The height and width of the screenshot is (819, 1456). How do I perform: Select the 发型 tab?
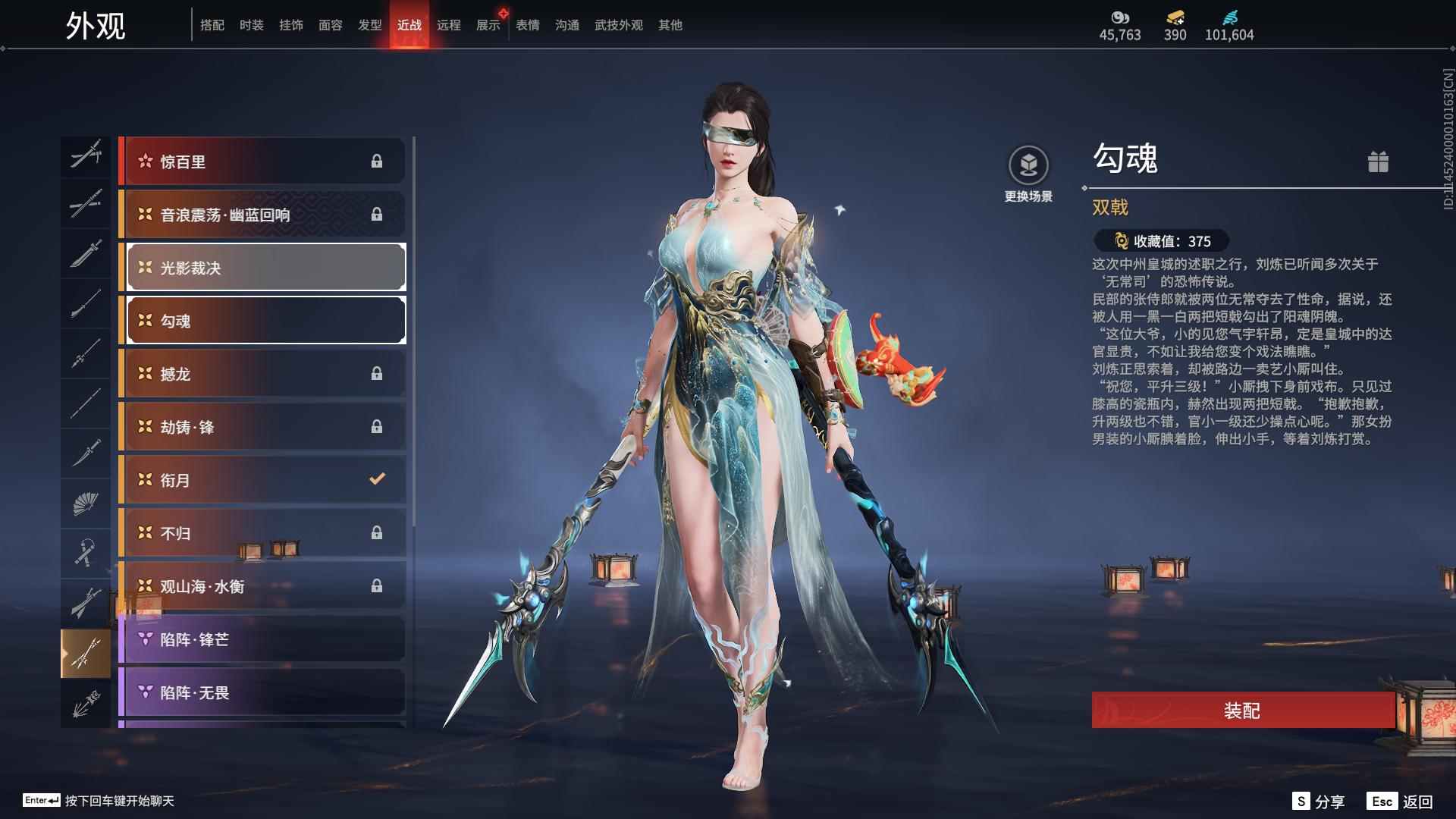(x=369, y=25)
